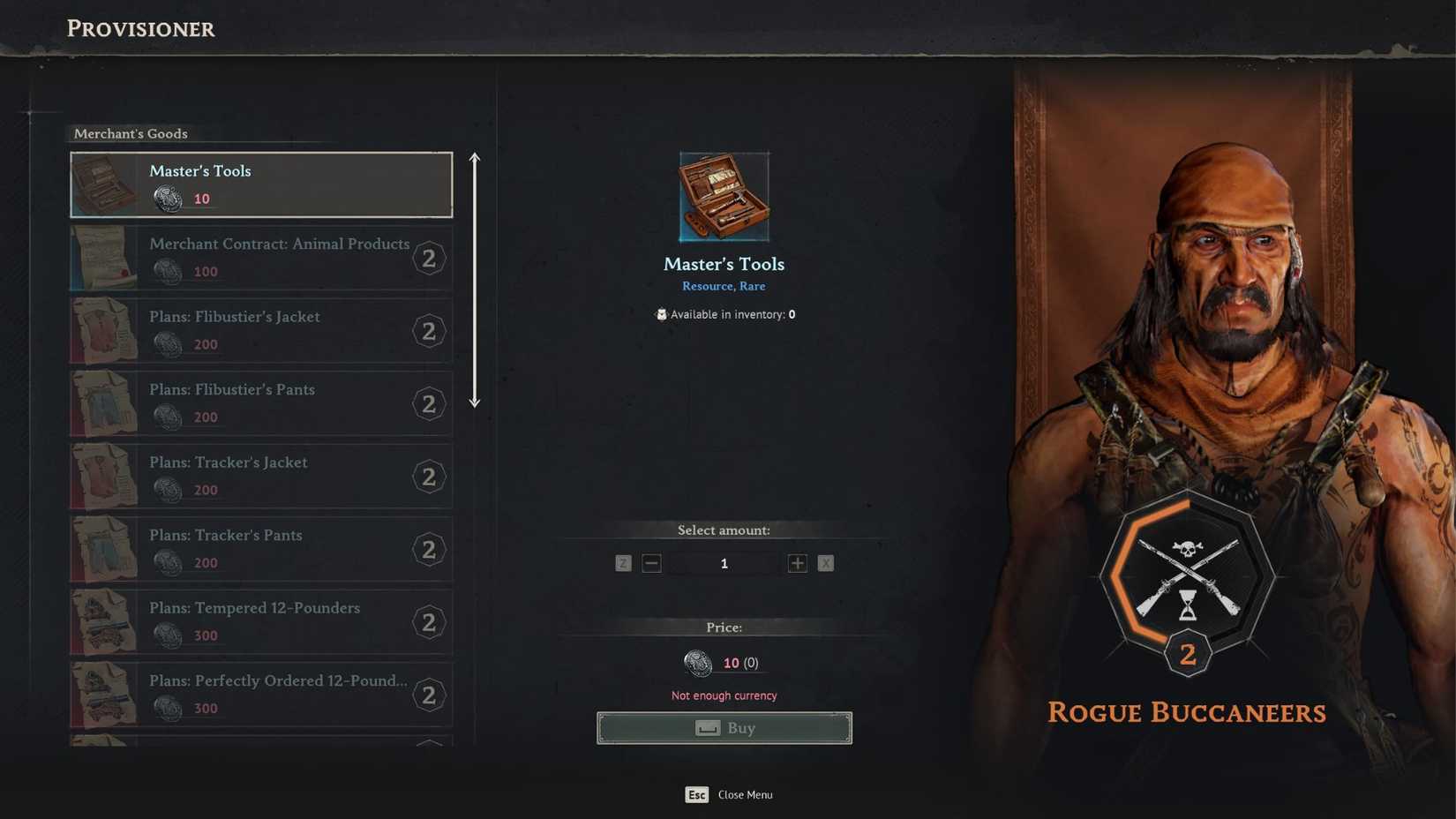Click the minus button to decrease amount

[x=651, y=563]
